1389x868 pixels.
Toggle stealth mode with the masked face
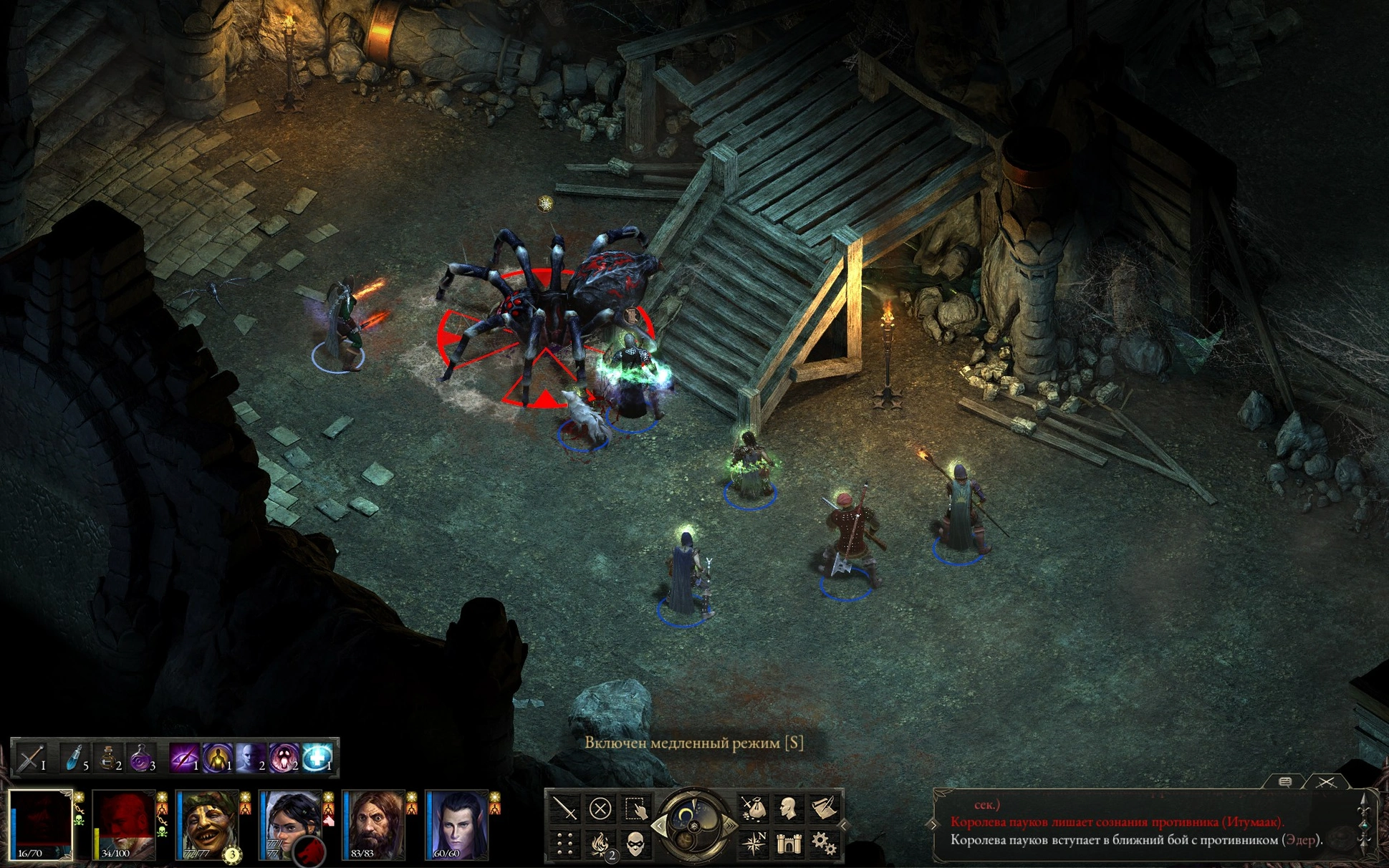[x=636, y=844]
